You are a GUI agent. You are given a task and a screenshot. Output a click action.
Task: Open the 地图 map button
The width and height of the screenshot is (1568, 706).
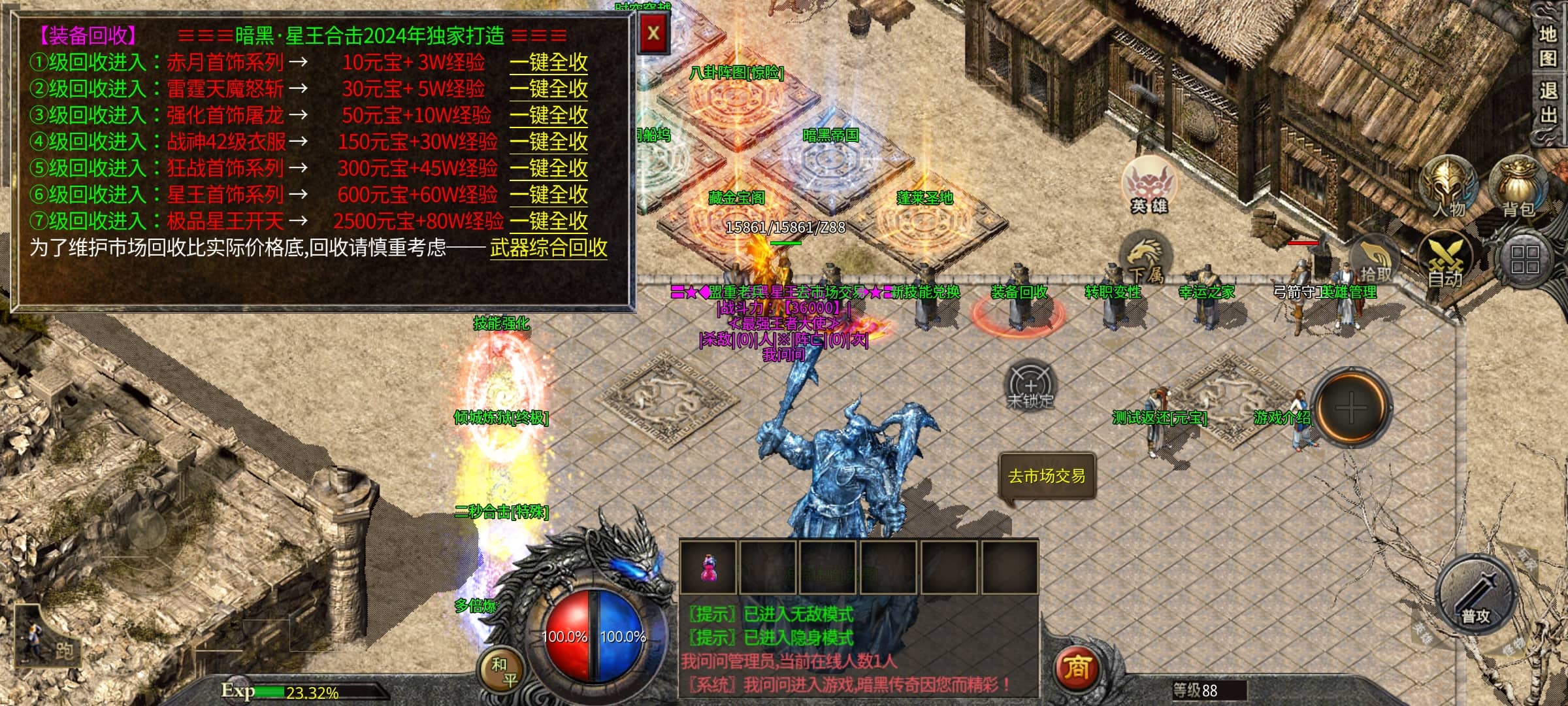[1548, 46]
